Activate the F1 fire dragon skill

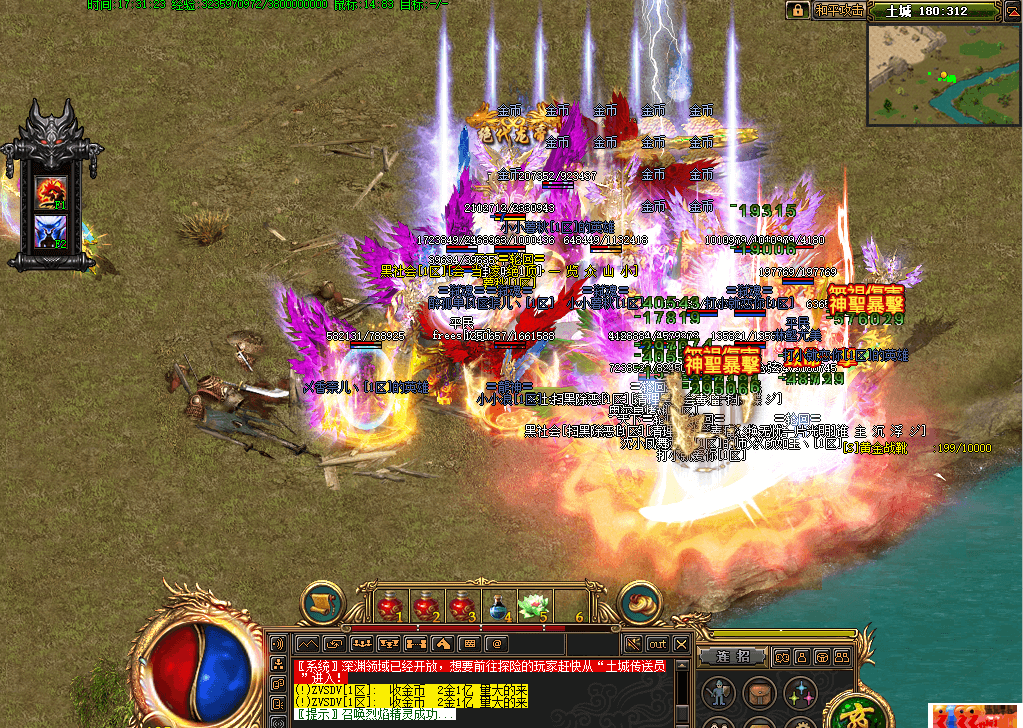(50, 191)
